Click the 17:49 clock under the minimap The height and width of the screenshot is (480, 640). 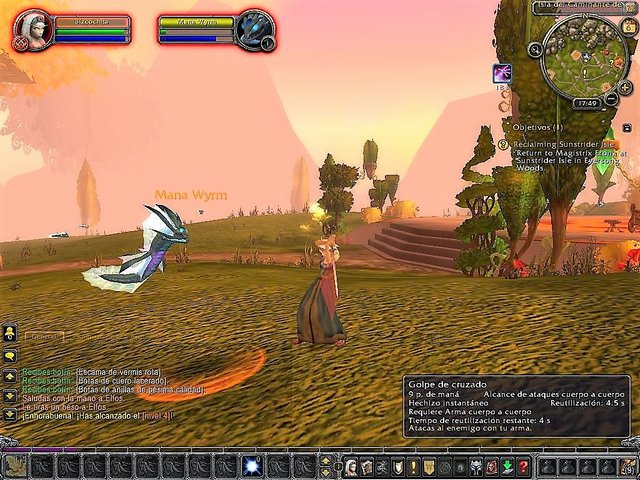[586, 102]
